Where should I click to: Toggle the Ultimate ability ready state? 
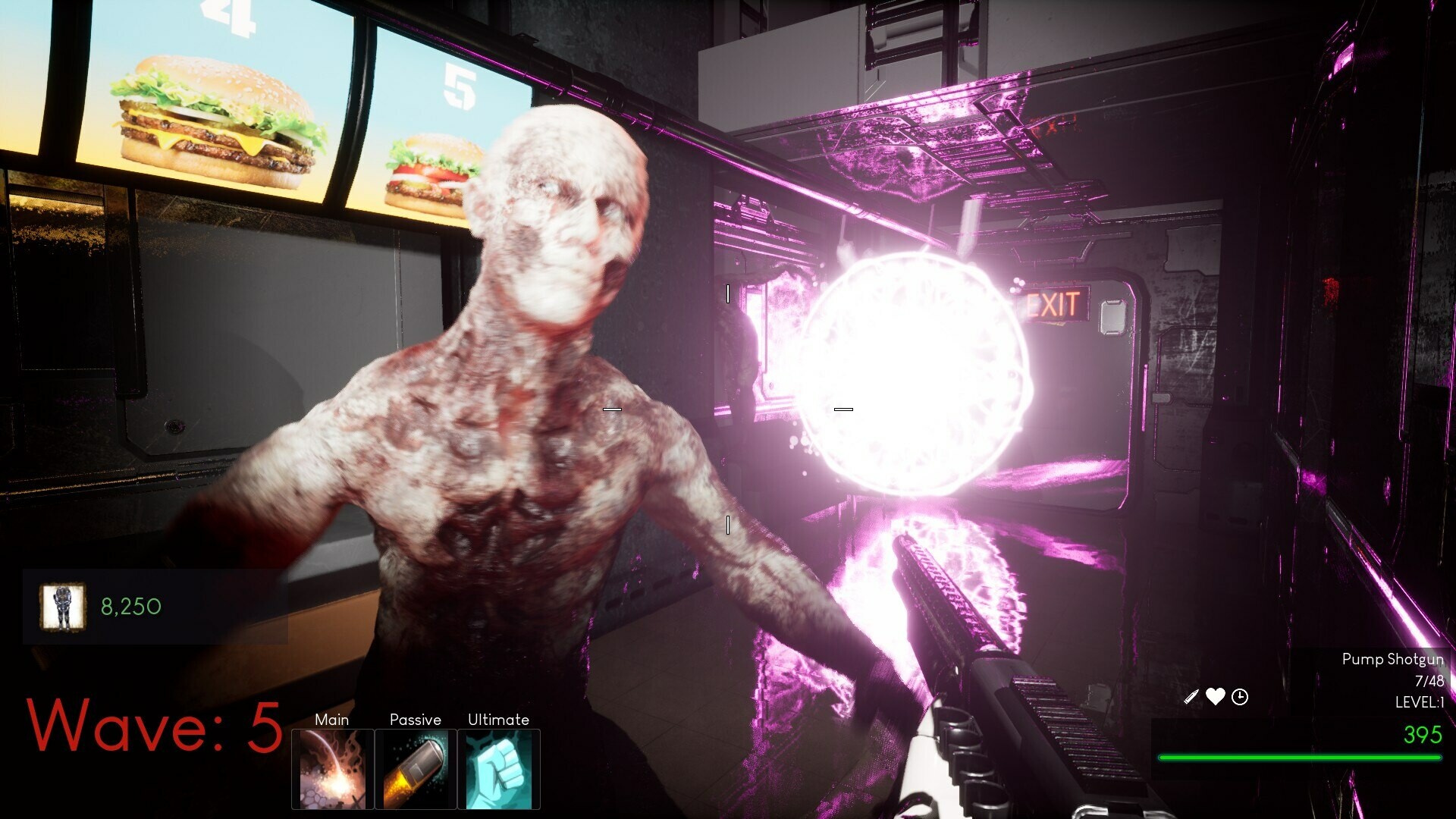tap(500, 770)
